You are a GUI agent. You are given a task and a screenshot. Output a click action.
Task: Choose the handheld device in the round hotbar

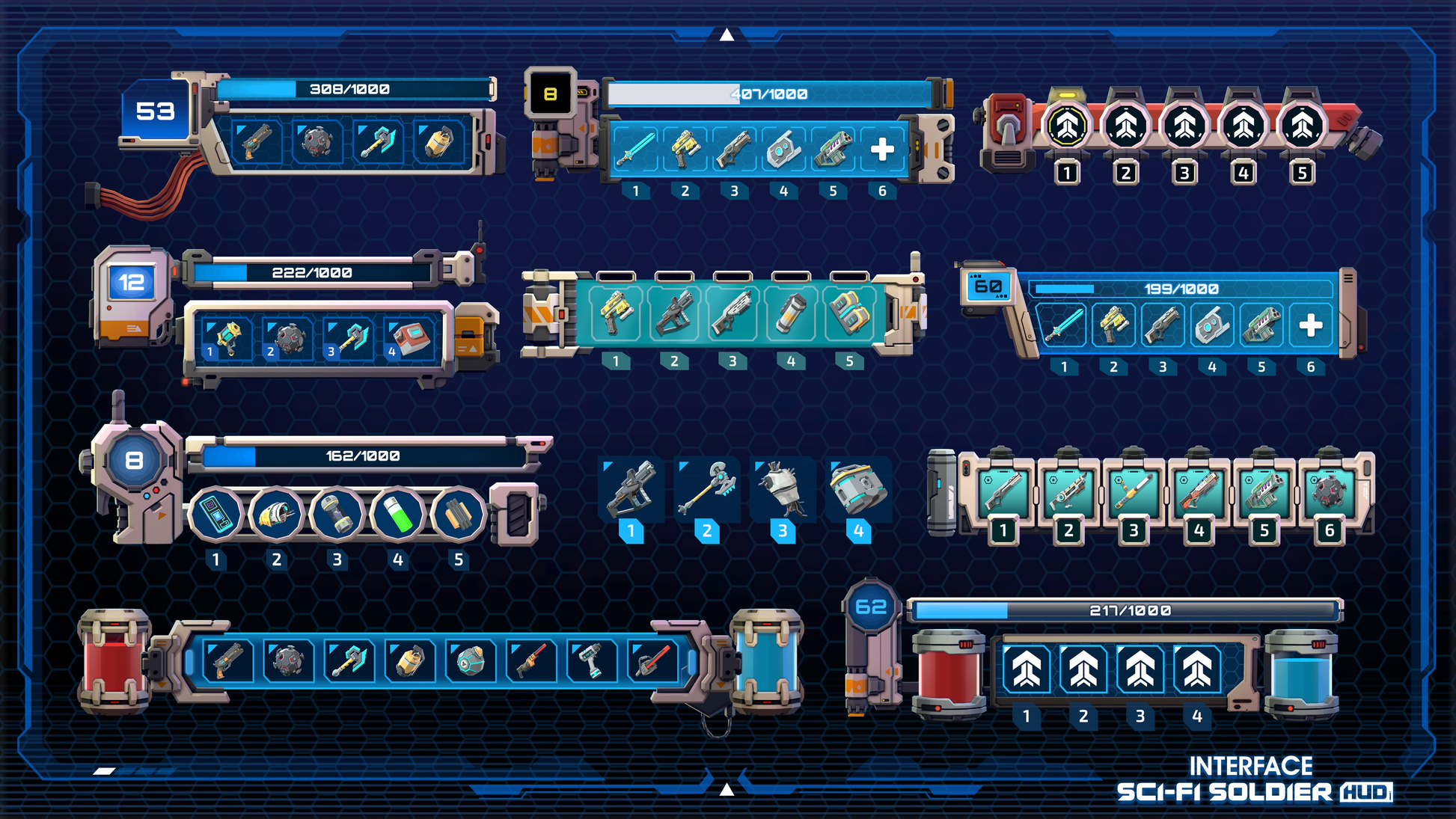coord(215,515)
